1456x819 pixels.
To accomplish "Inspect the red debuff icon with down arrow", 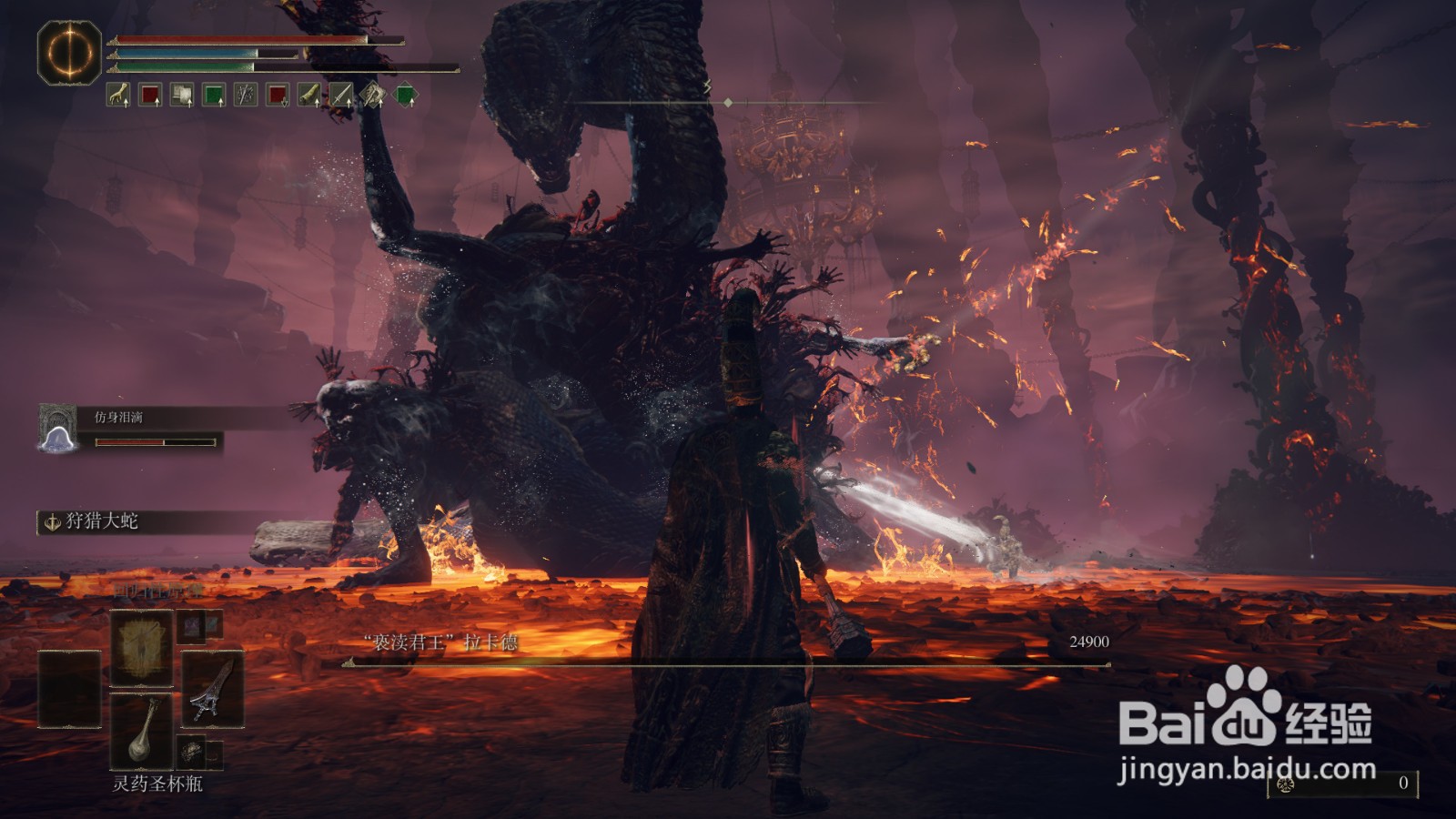I will tap(278, 95).
